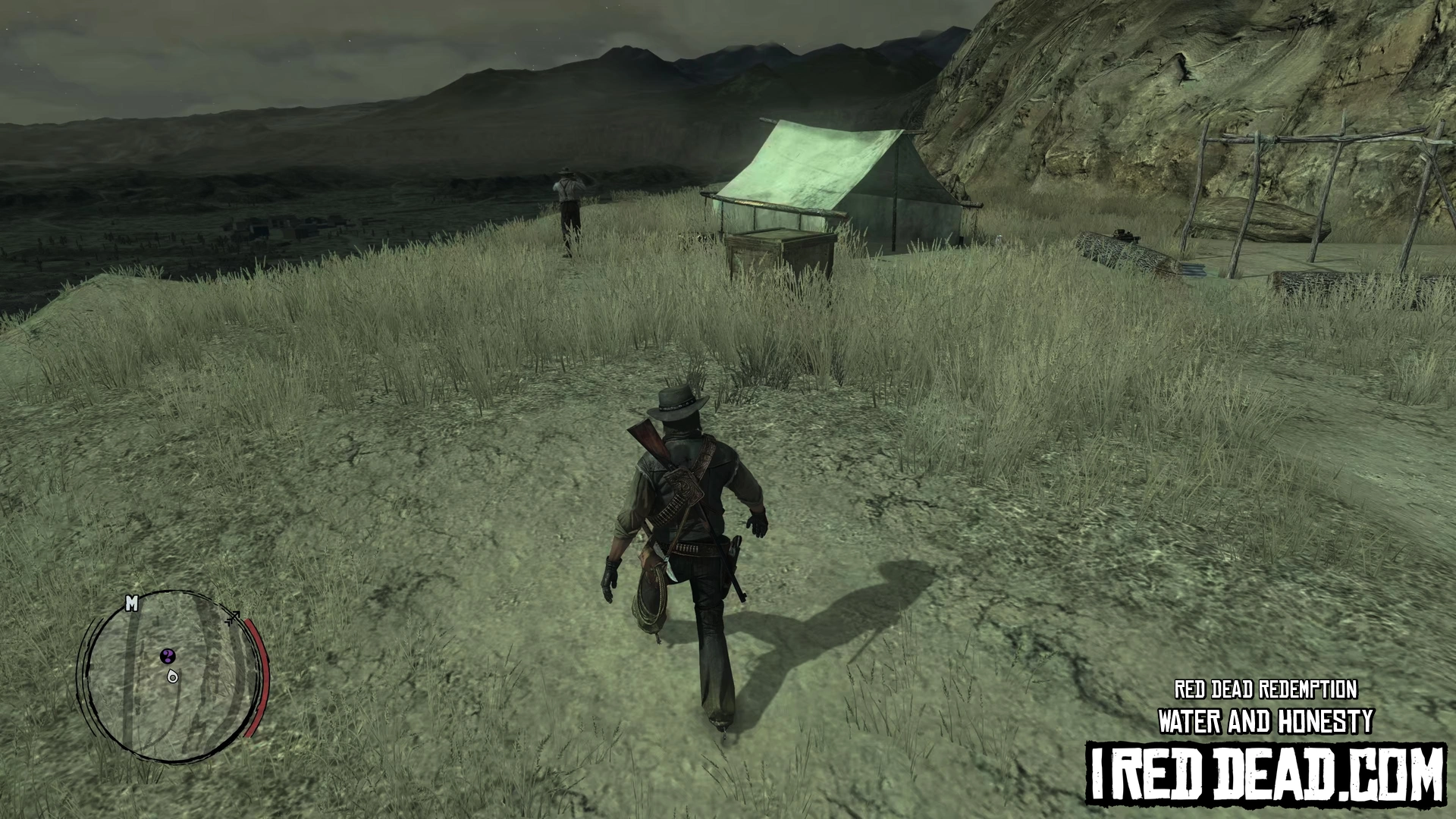Click the north compass arrow on the minimap
The height and width of the screenshot is (819, 1456).
pyautogui.click(x=233, y=617)
